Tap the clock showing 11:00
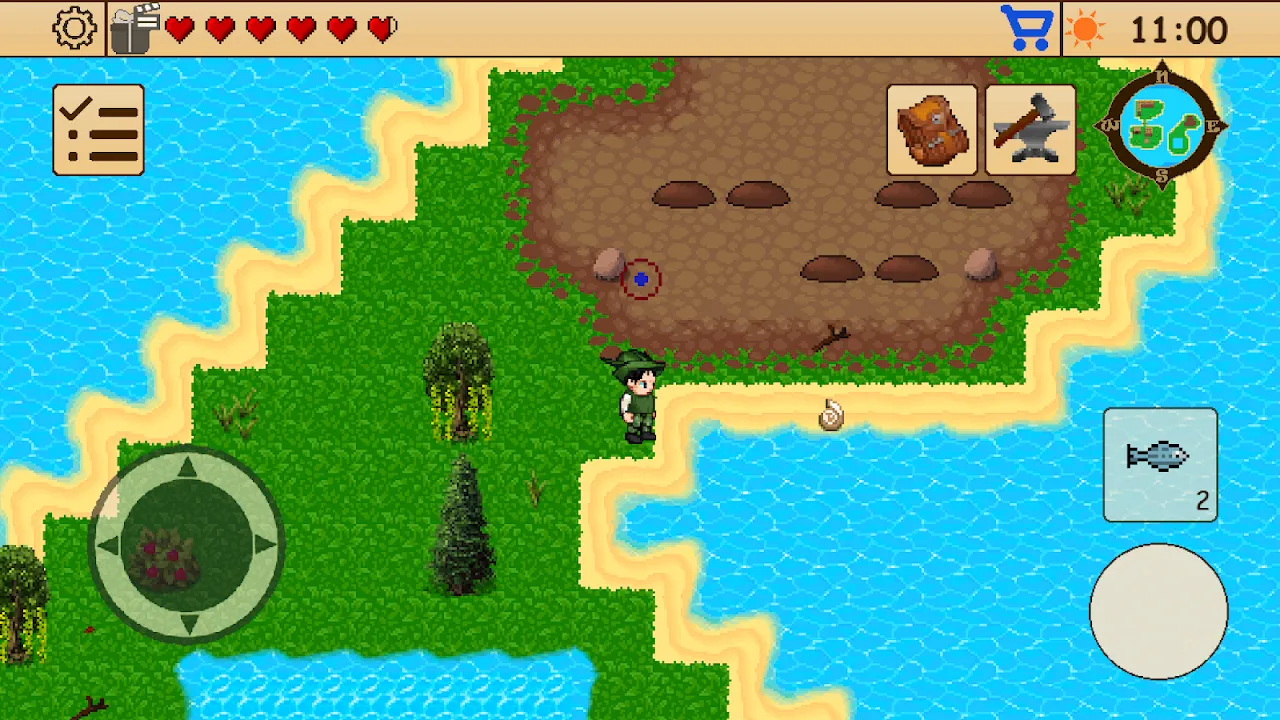 pos(1180,28)
